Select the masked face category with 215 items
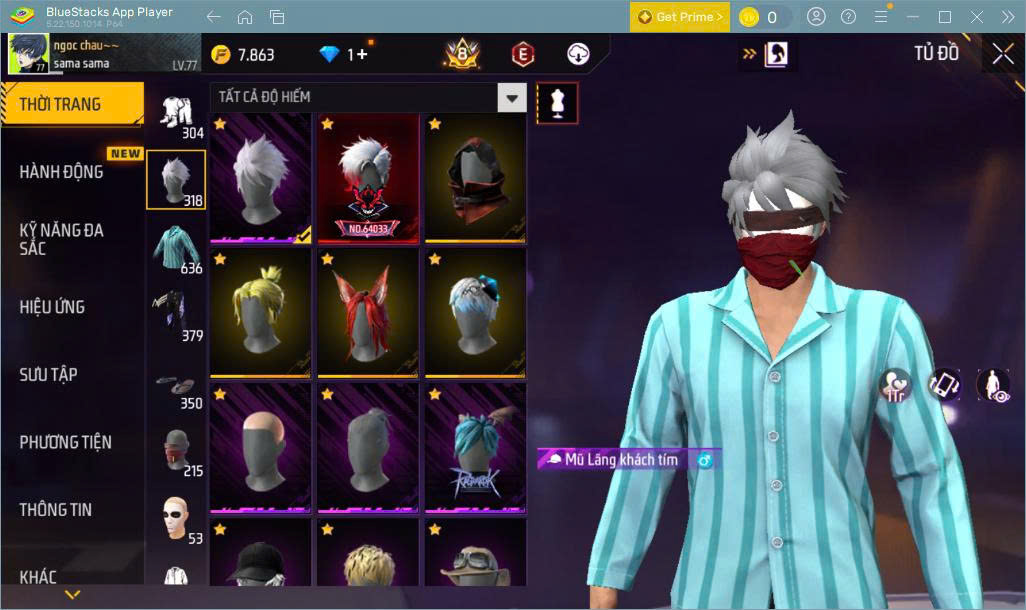Viewport: 1026px width, 610px height. pos(177,451)
